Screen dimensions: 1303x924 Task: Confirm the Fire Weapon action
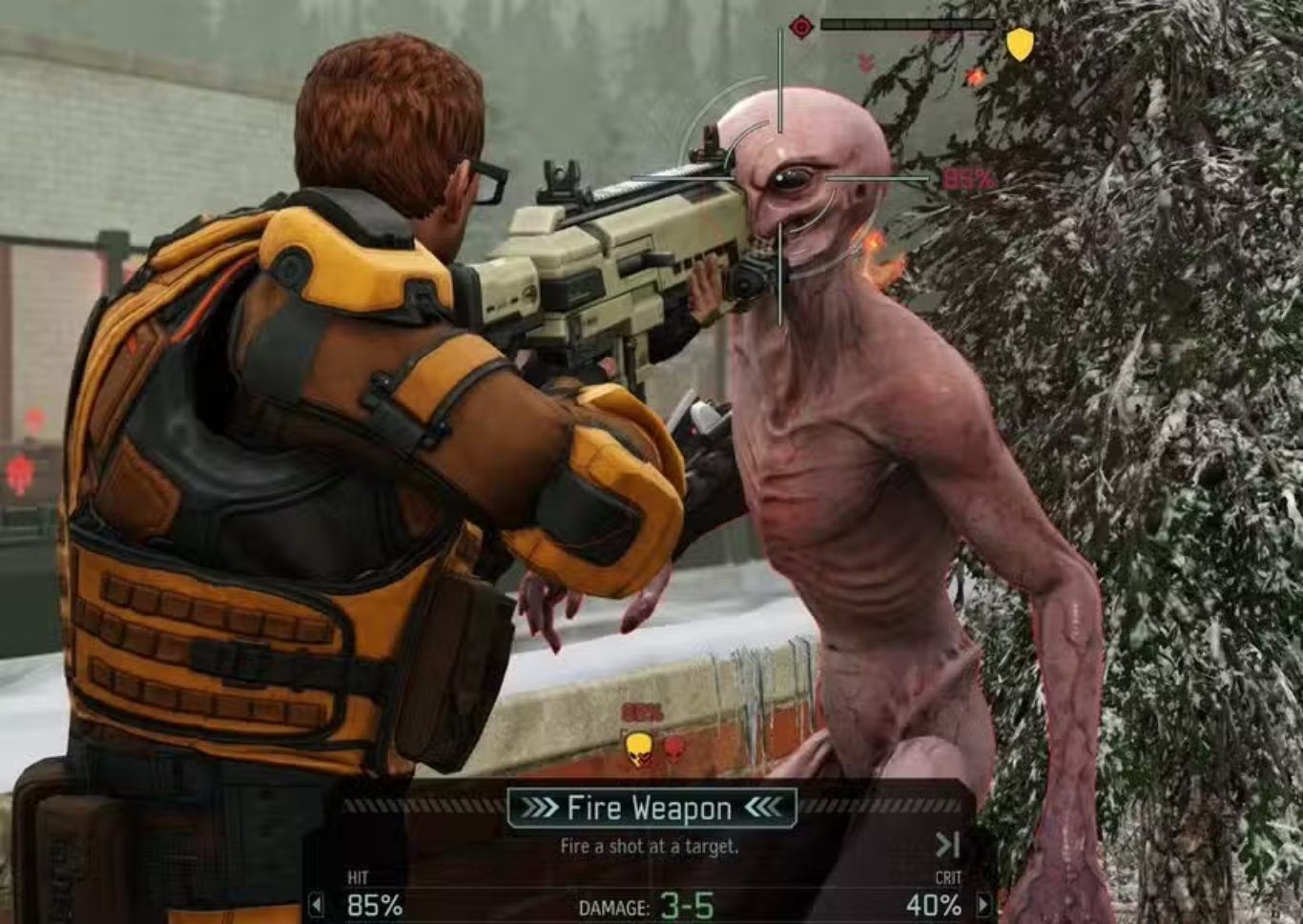pyautogui.click(x=651, y=809)
